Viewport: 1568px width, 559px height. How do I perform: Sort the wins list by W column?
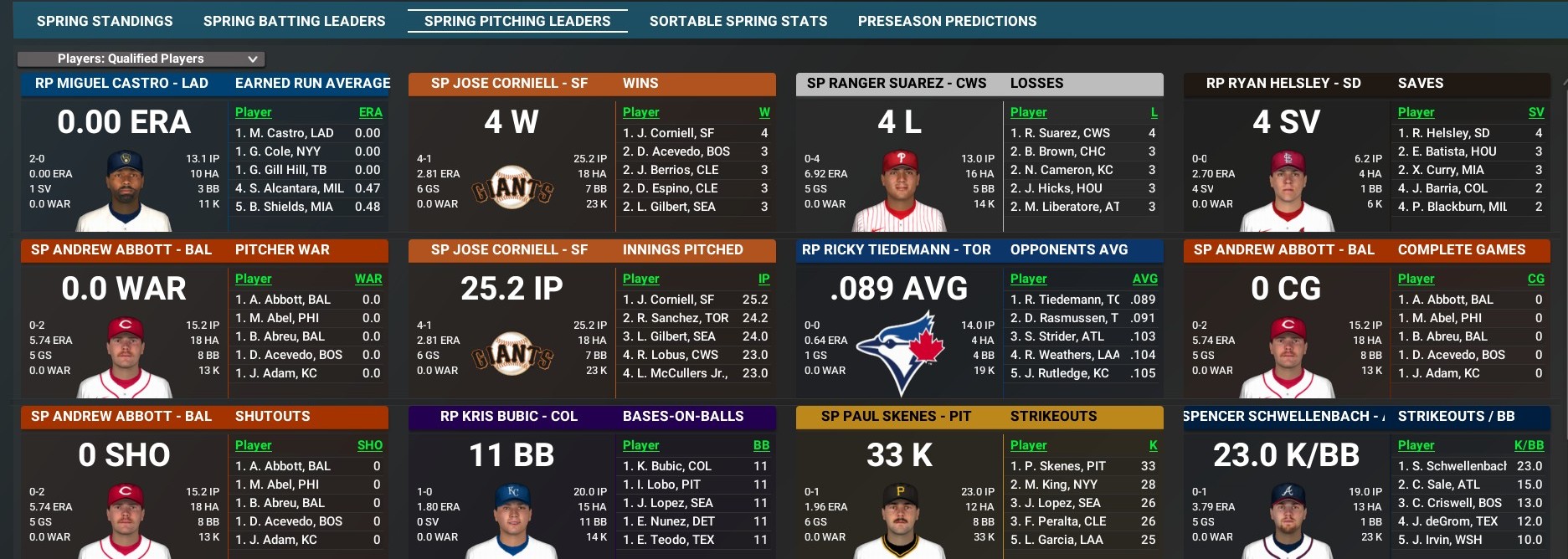763,112
